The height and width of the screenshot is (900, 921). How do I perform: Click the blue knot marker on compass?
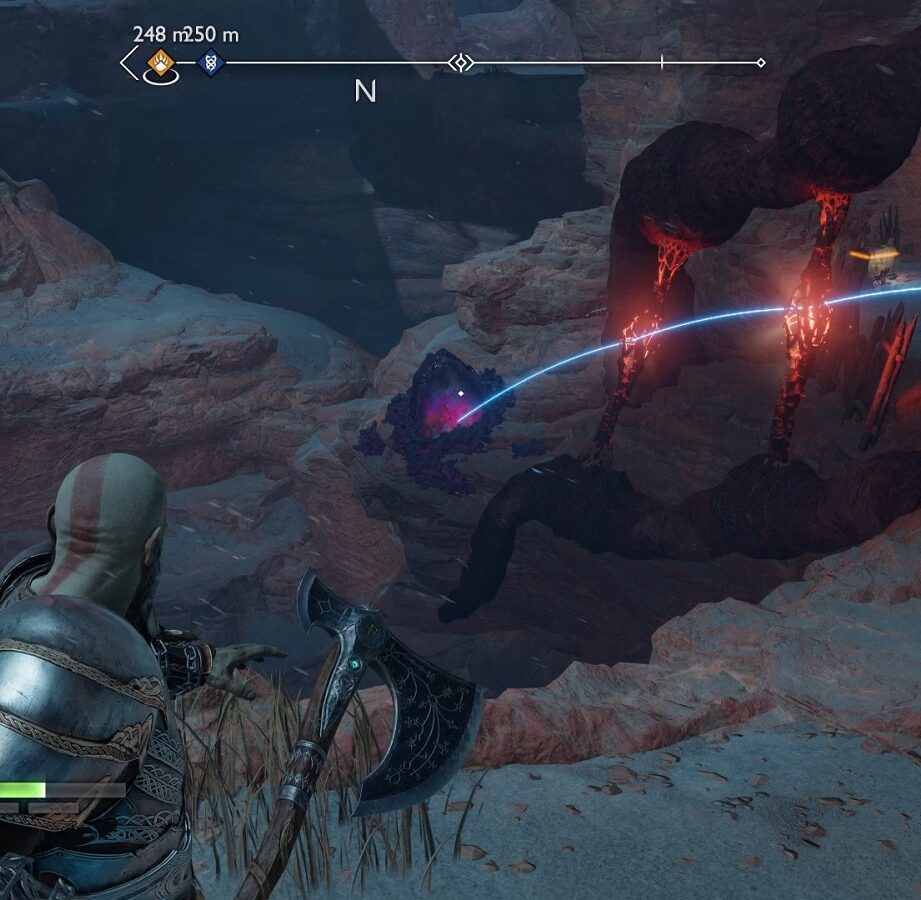210,63
